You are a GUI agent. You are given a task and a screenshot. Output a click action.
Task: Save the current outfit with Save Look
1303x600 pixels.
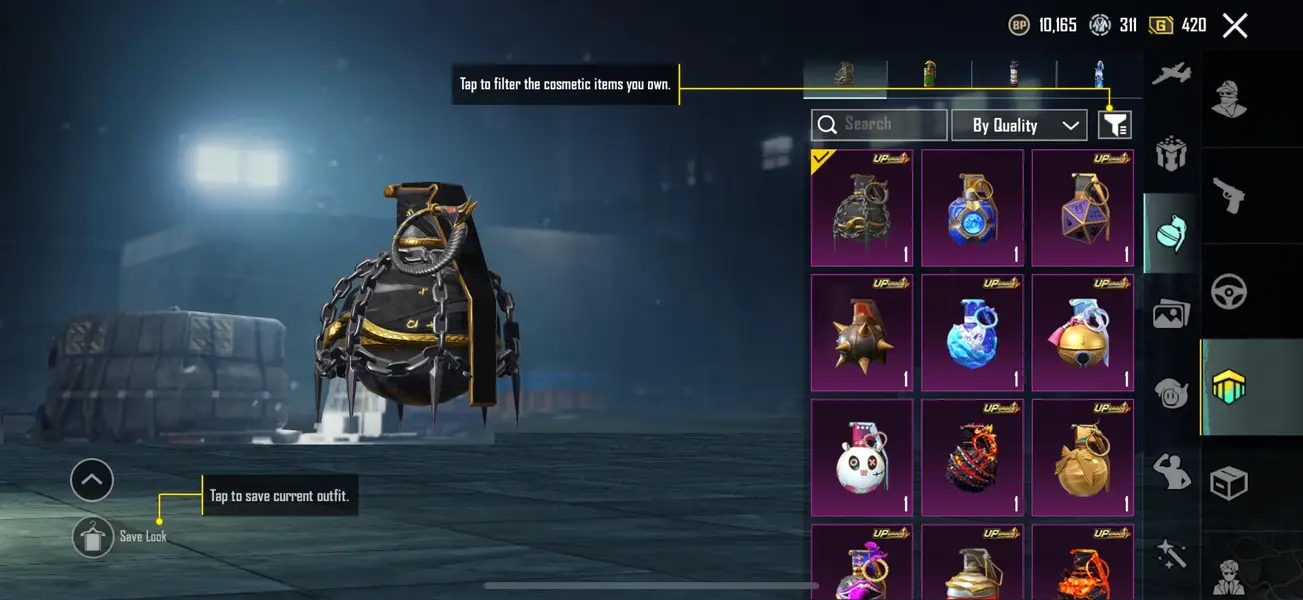coord(93,537)
